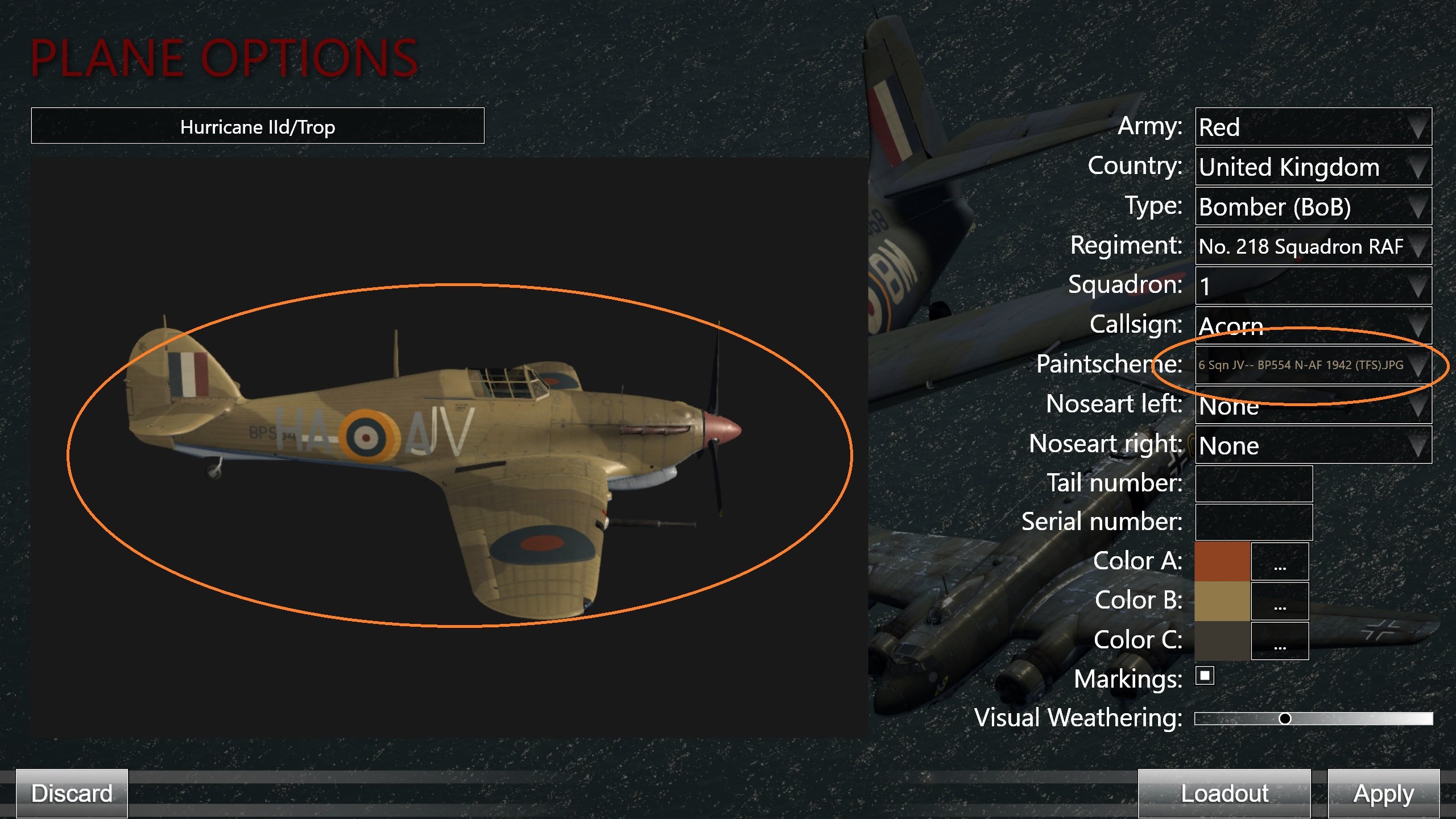The width and height of the screenshot is (1456, 819).
Task: Change the Country from United Kingdom
Action: point(1313,167)
